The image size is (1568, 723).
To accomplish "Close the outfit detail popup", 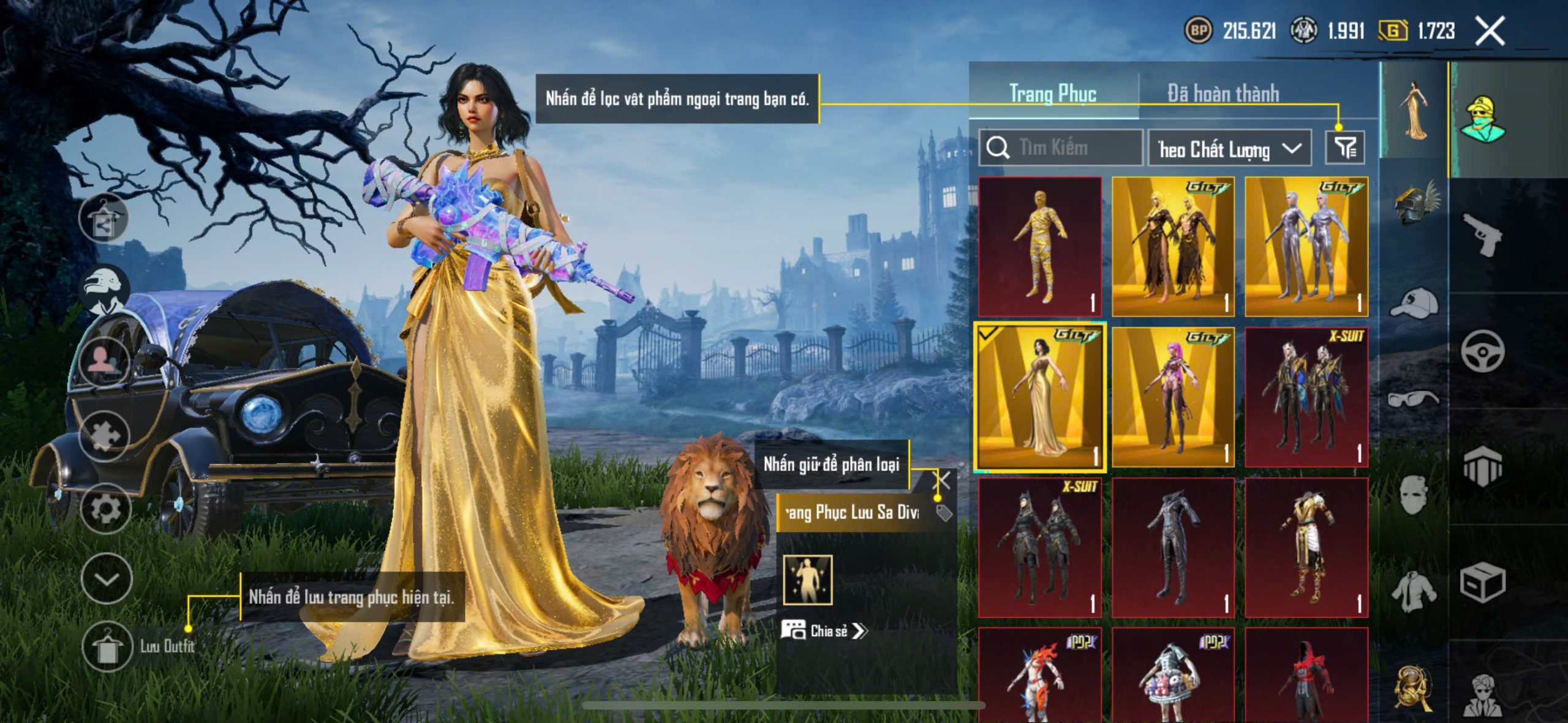I will click(x=942, y=481).
